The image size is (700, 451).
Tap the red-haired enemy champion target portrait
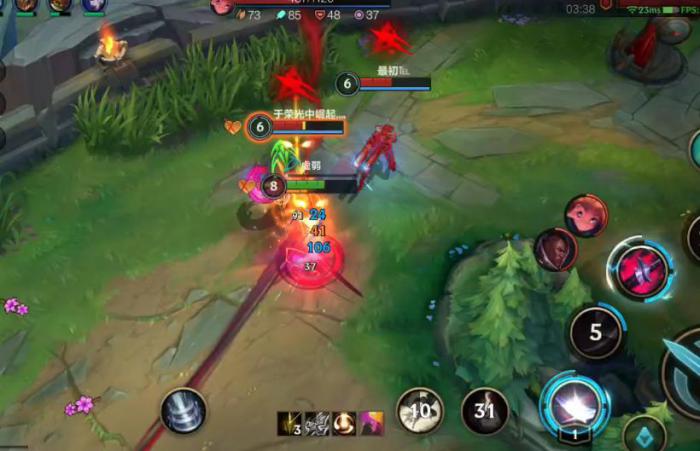(x=585, y=215)
